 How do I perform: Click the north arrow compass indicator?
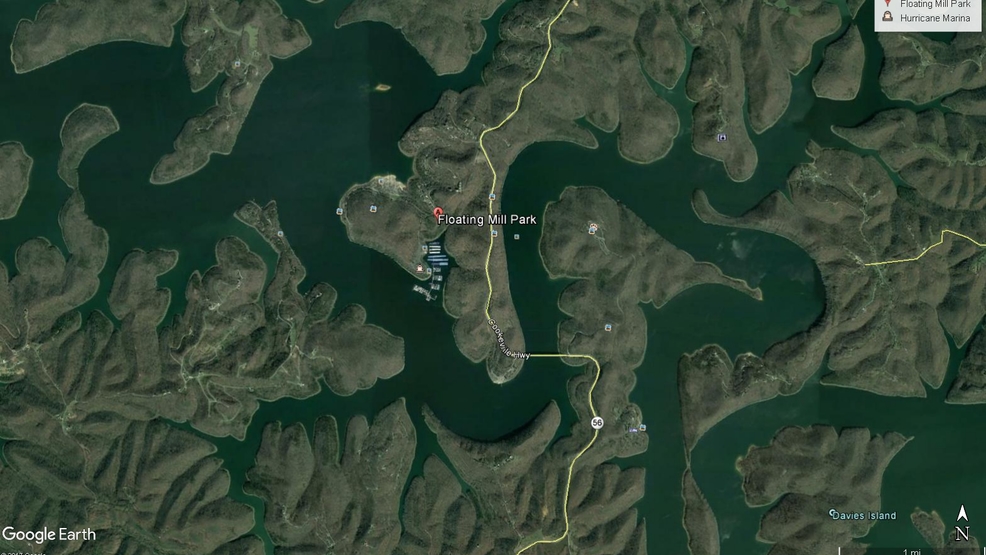pos(962,524)
